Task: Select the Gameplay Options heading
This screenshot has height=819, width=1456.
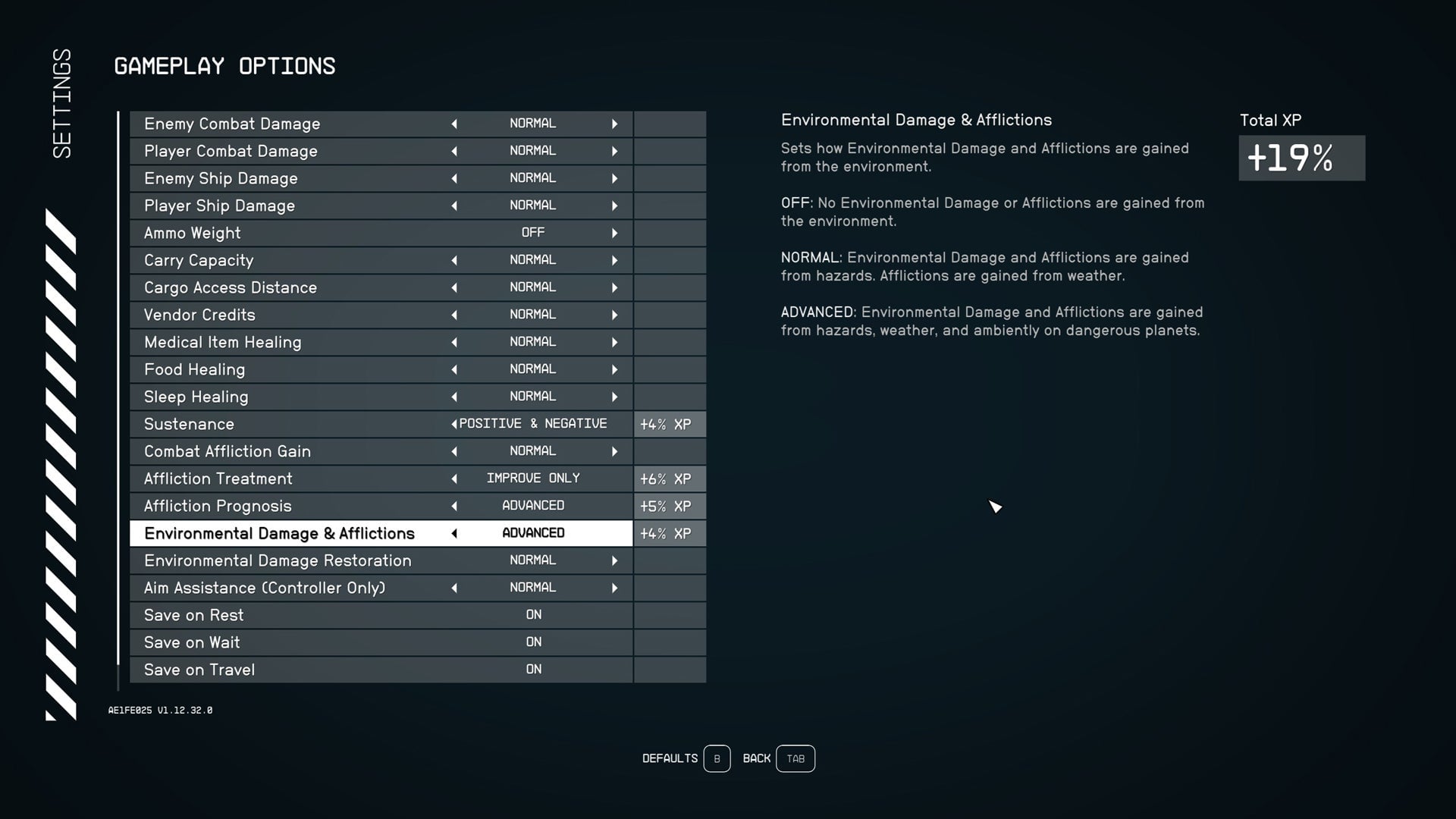Action: [224, 66]
